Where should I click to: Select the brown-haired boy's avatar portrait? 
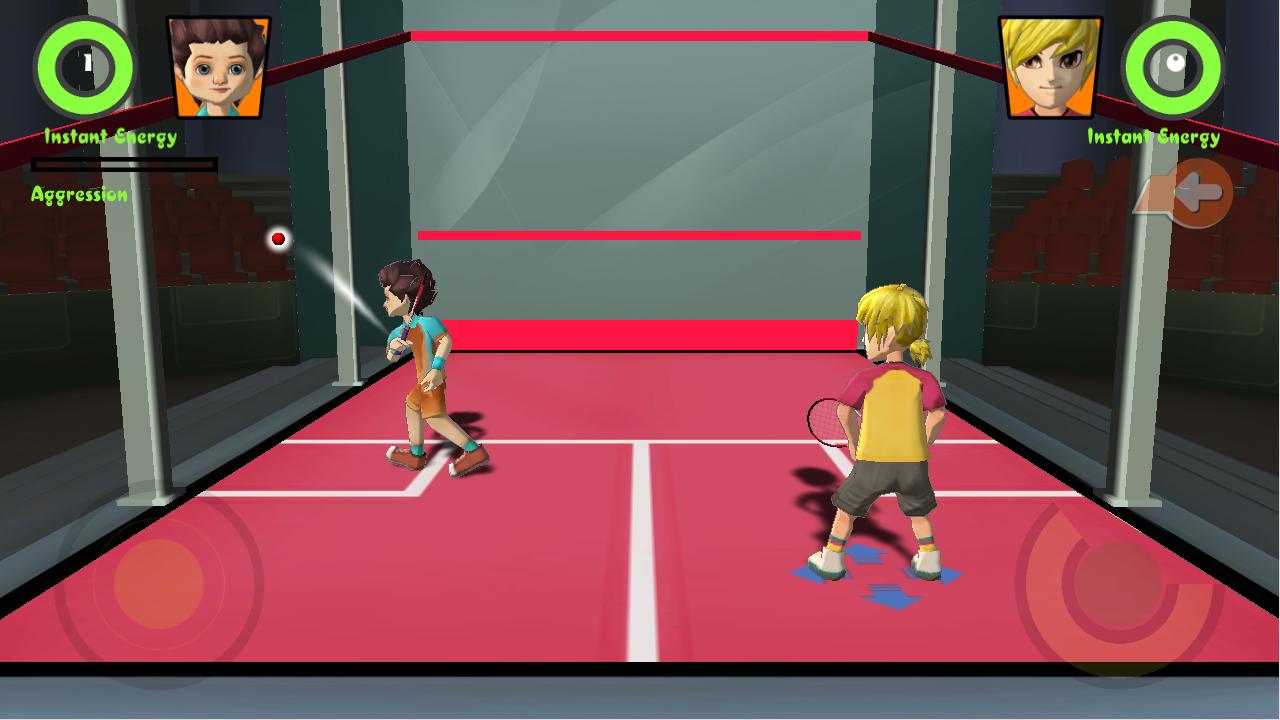(x=213, y=65)
